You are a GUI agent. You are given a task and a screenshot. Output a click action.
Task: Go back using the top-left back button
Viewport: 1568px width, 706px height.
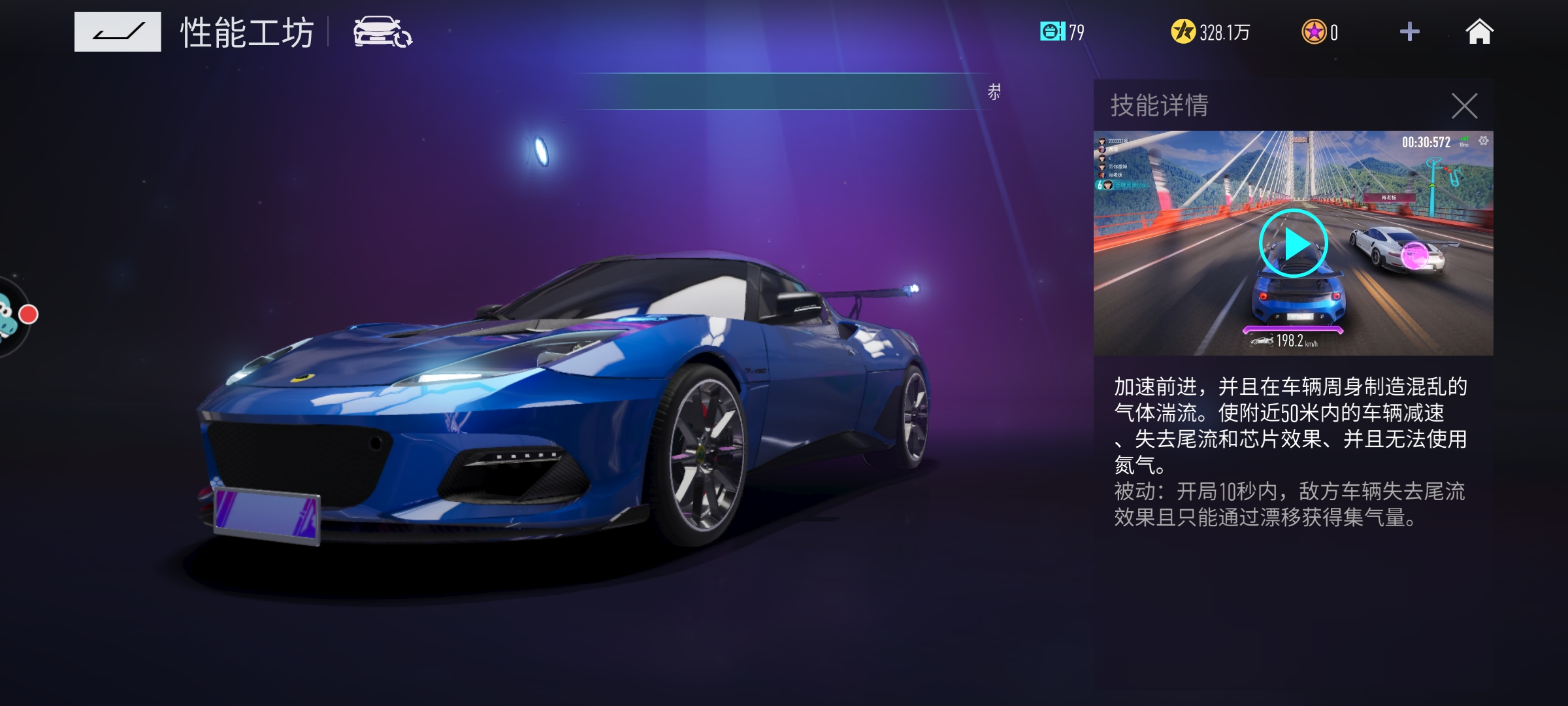118,31
